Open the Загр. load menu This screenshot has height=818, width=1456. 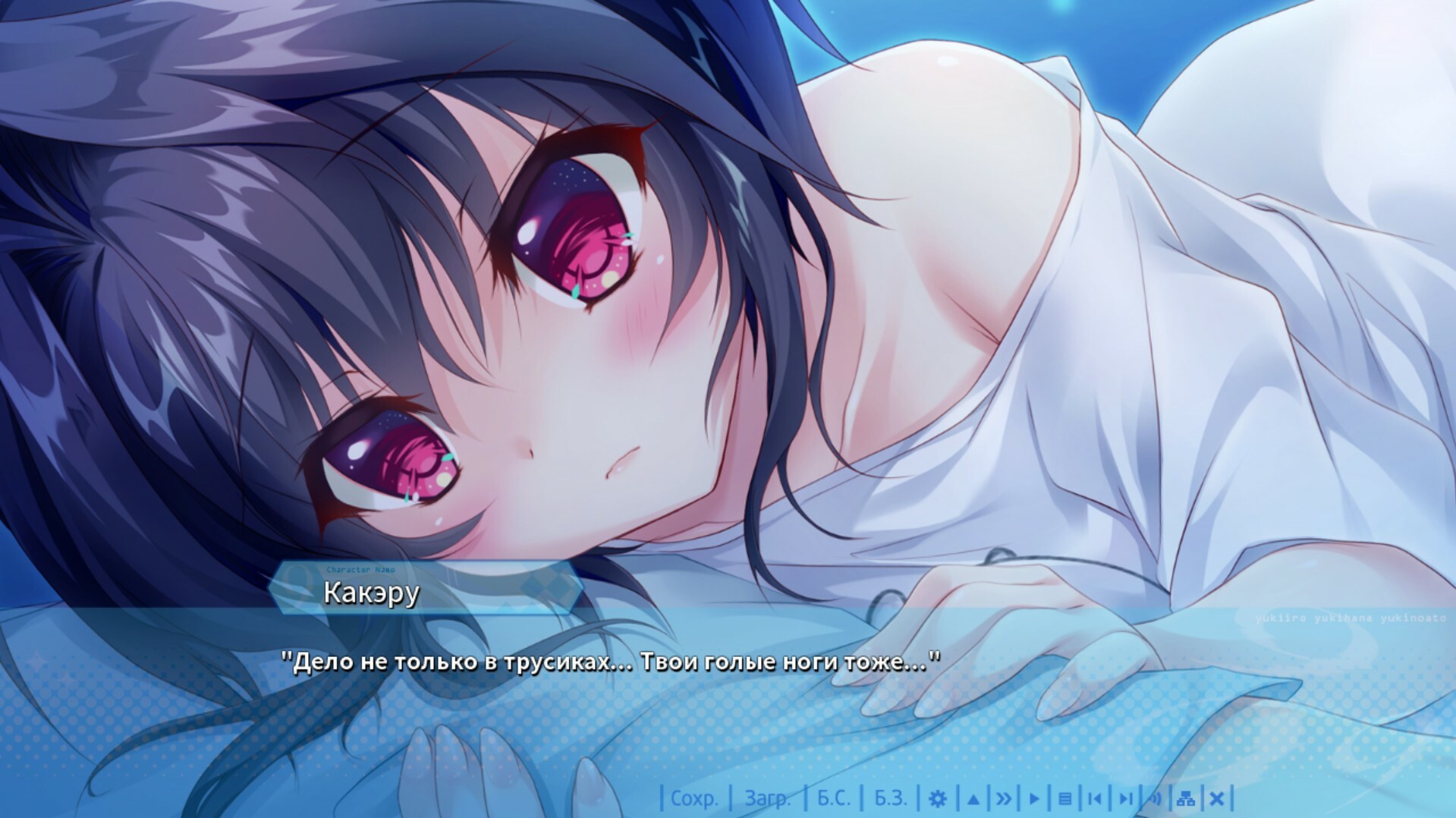(x=767, y=798)
